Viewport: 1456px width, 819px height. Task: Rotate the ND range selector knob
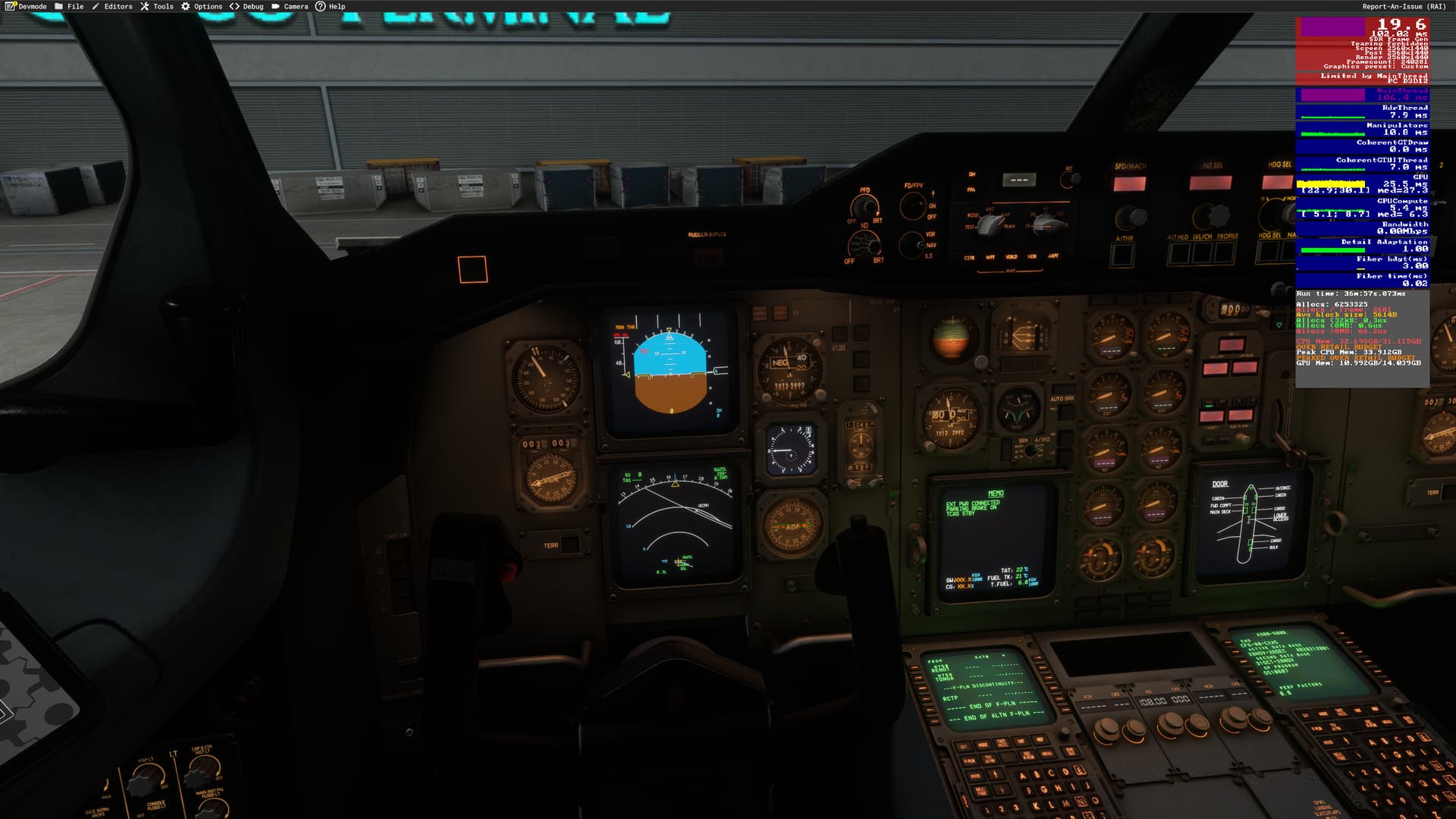pos(1046,224)
